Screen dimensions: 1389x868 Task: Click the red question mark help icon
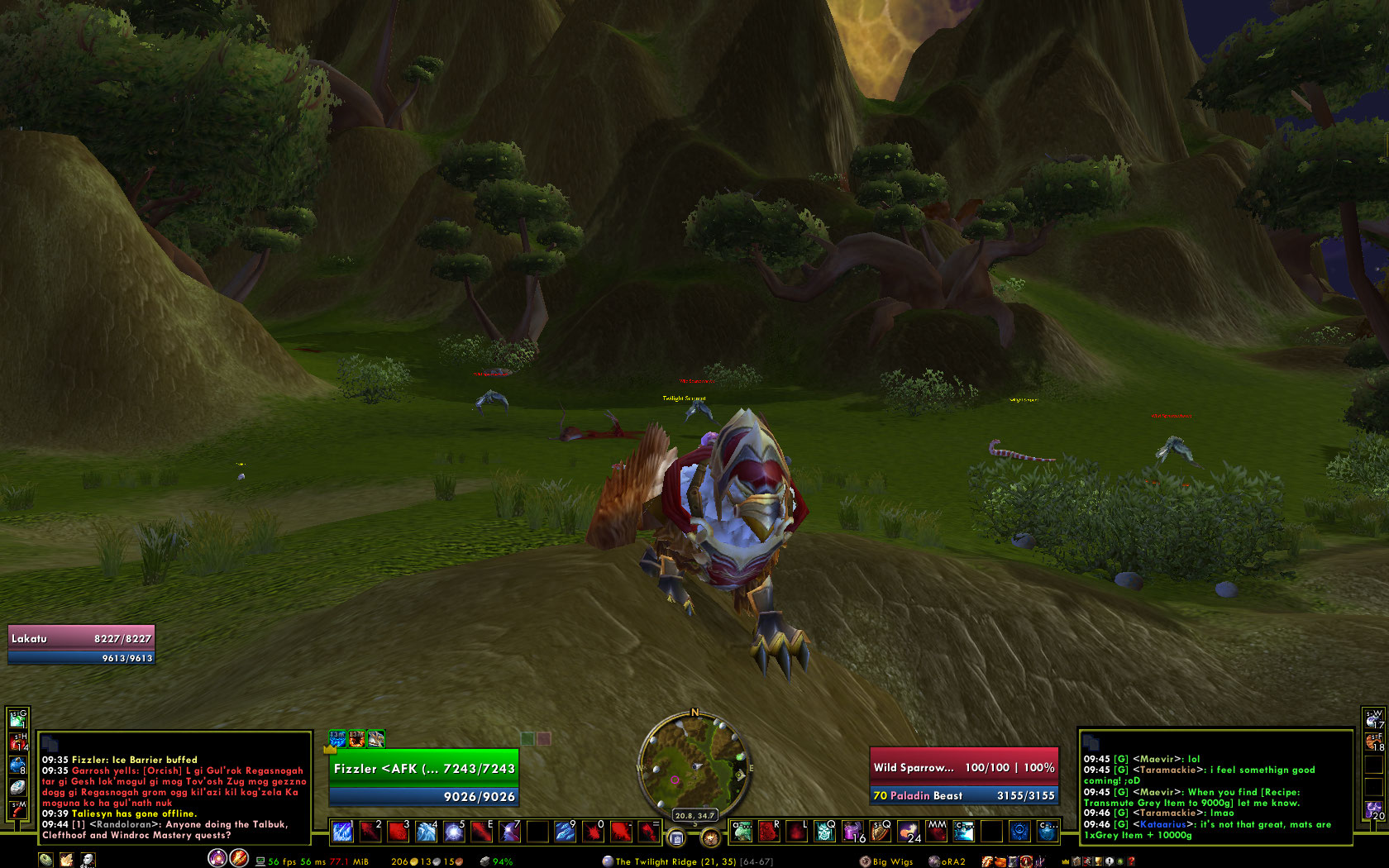coord(1131,861)
